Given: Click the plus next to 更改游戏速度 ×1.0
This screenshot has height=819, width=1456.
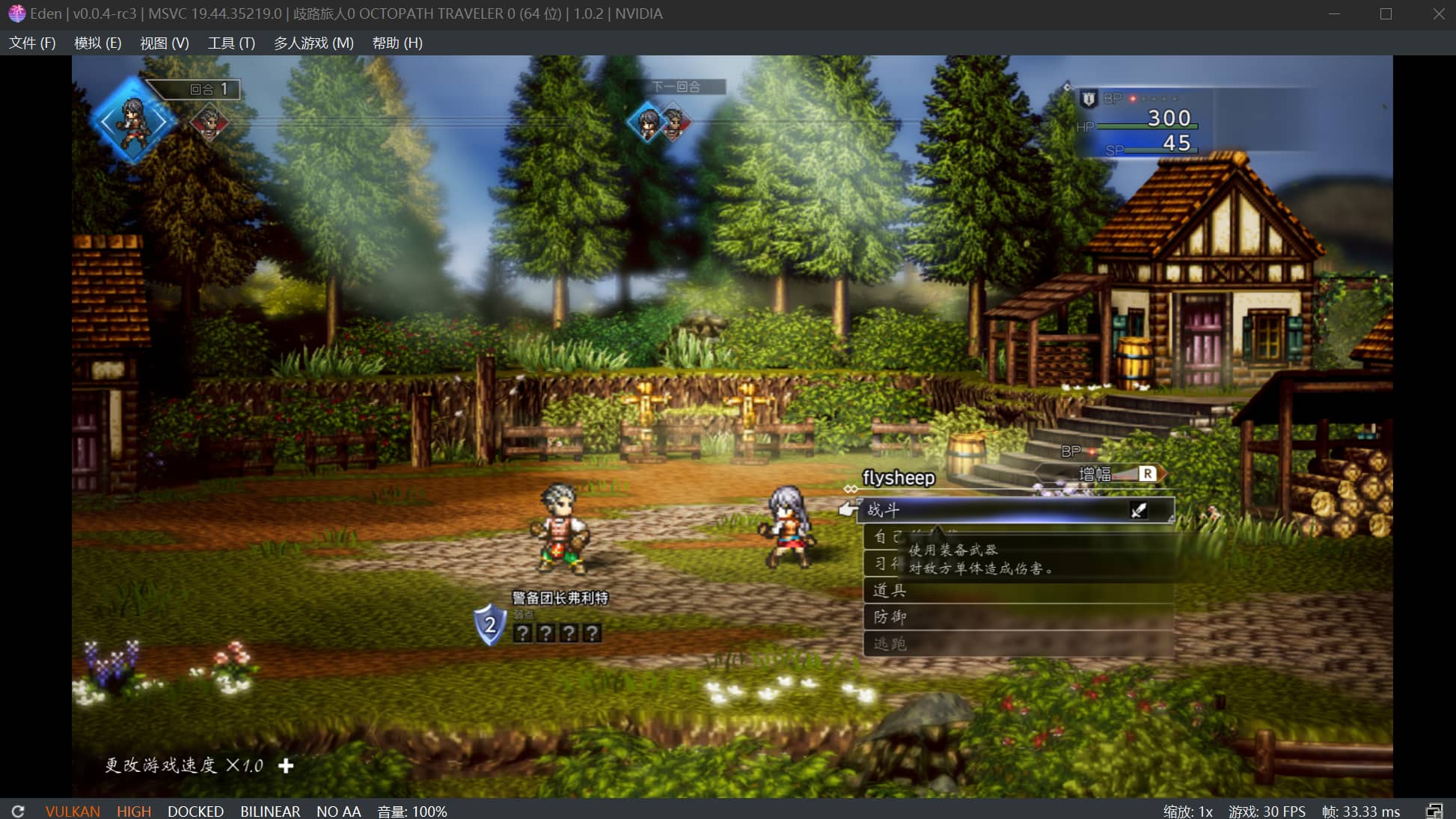Looking at the screenshot, I should click(x=285, y=766).
